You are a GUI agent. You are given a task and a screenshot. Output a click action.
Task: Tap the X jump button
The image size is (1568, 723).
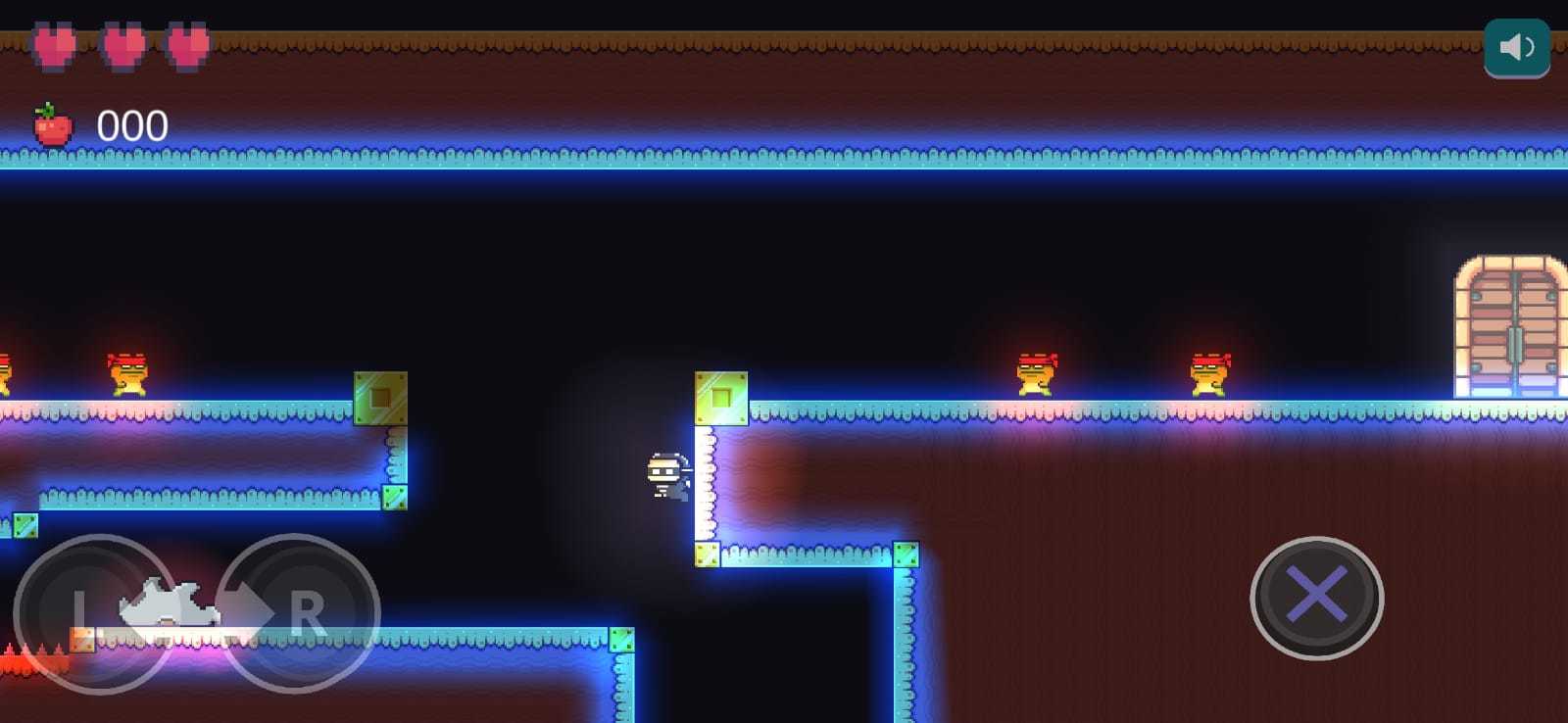1316,599
